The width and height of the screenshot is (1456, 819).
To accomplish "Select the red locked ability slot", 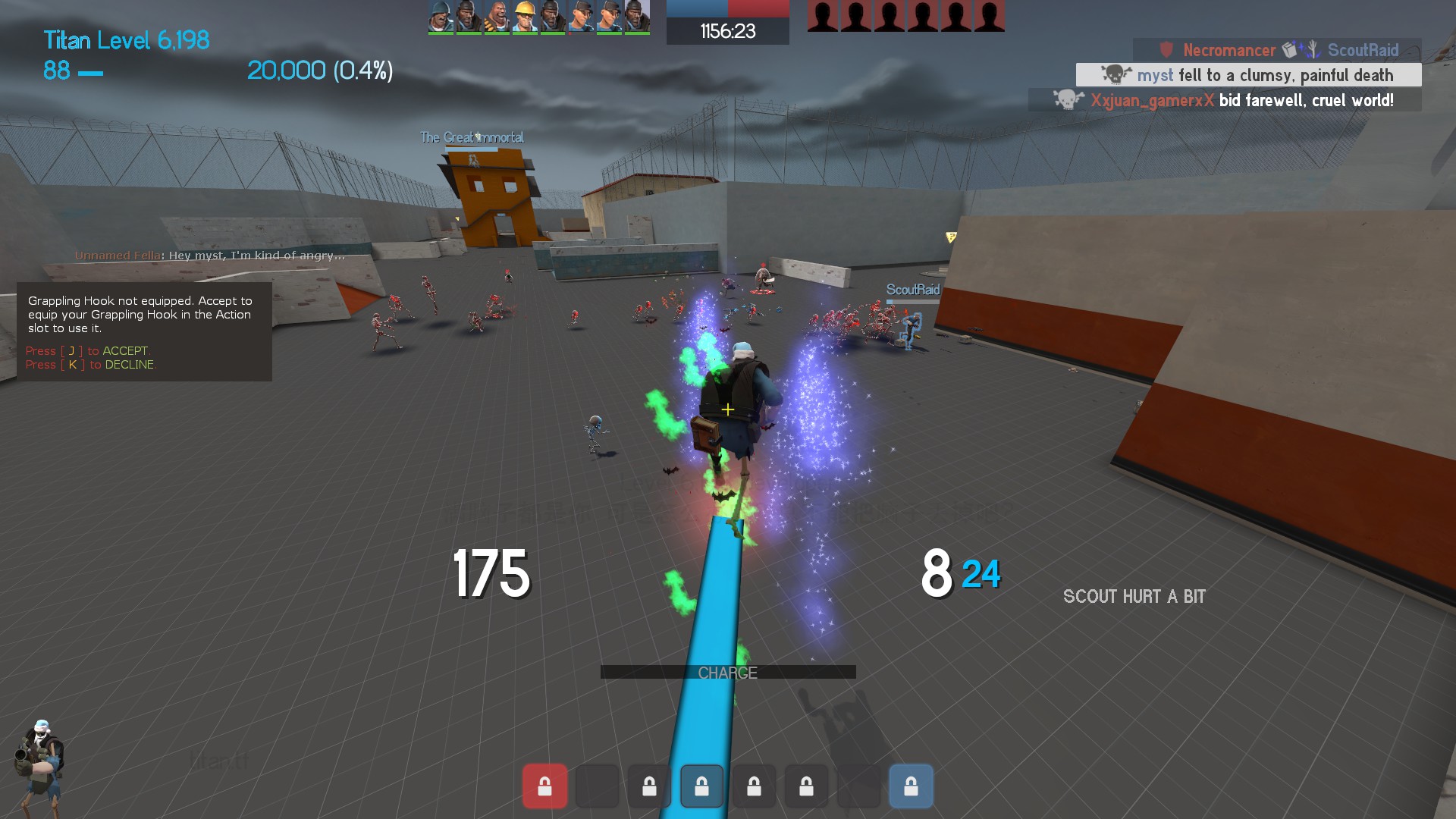I will (544, 786).
